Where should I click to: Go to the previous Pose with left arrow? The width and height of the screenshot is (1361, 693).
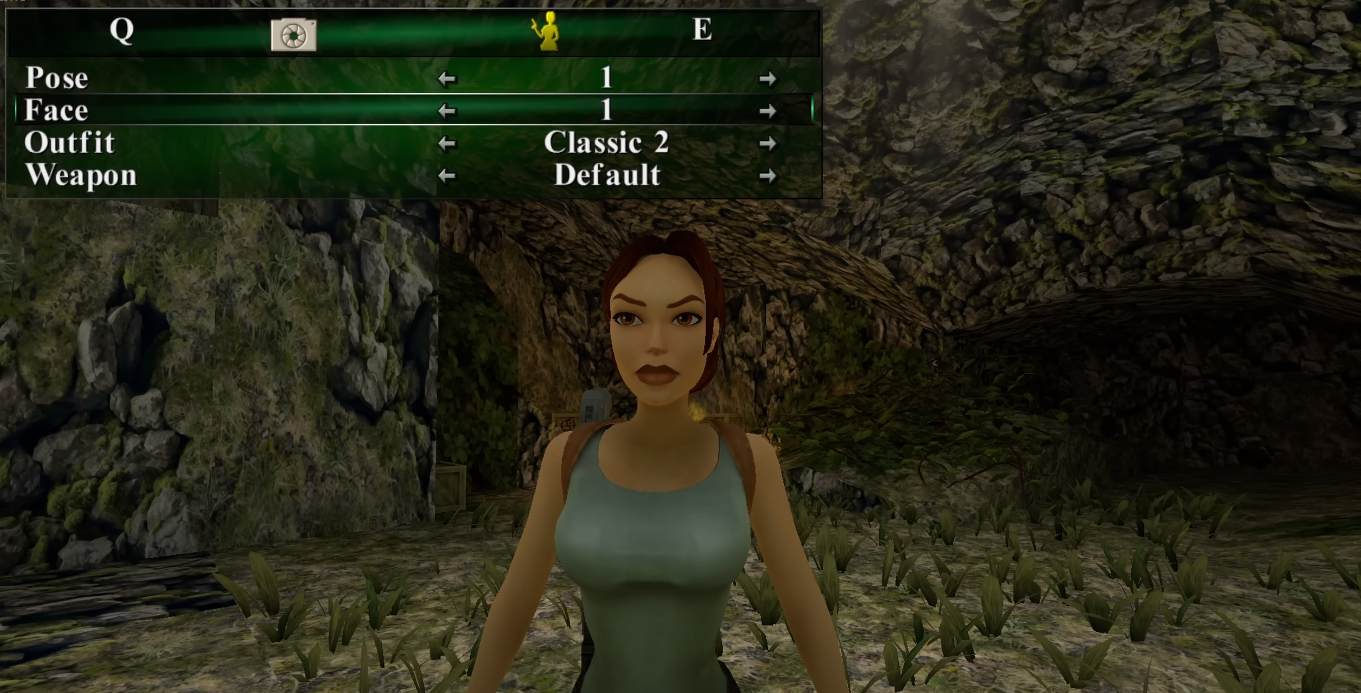[x=447, y=79]
